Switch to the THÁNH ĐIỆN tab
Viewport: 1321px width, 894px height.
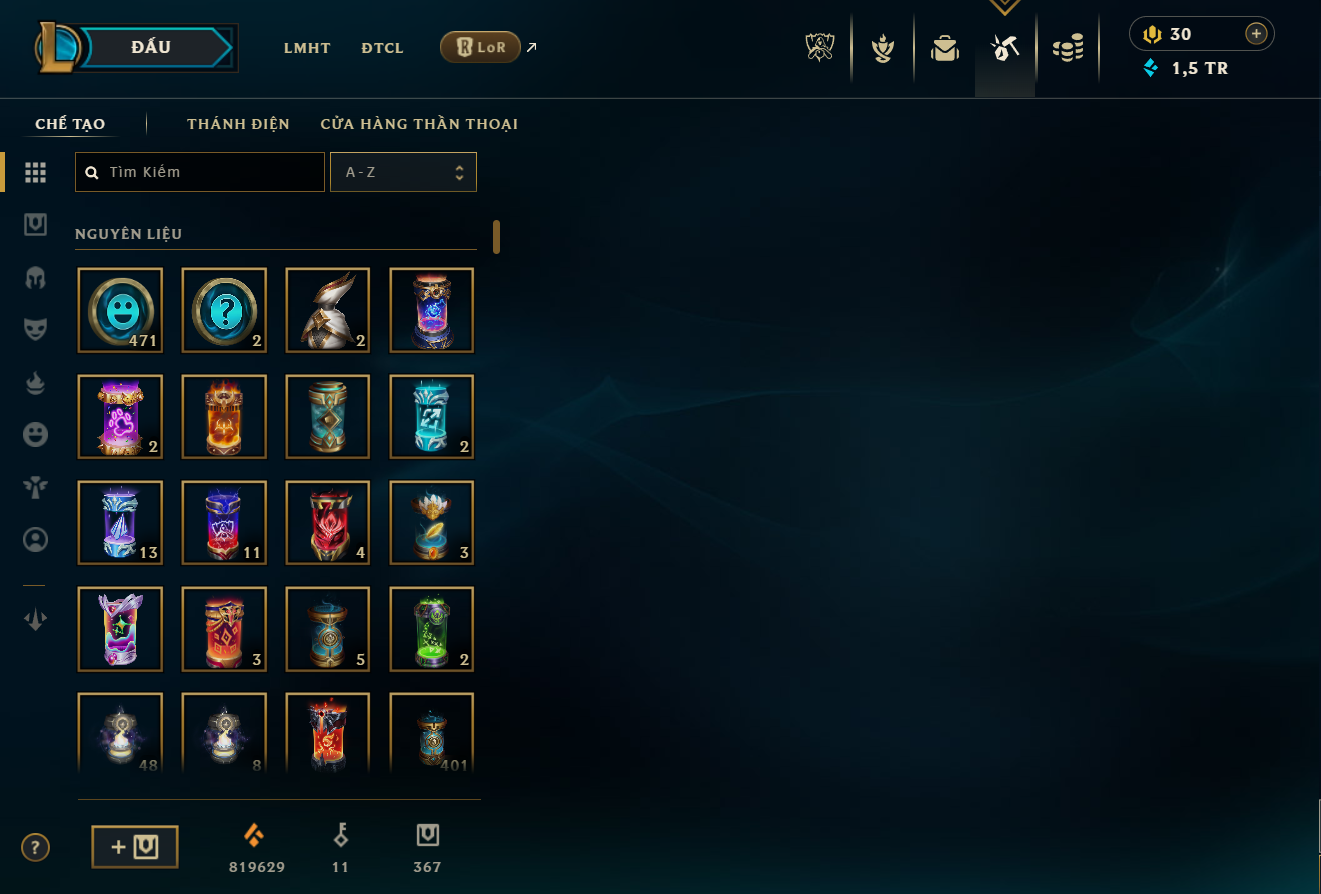[x=238, y=124]
